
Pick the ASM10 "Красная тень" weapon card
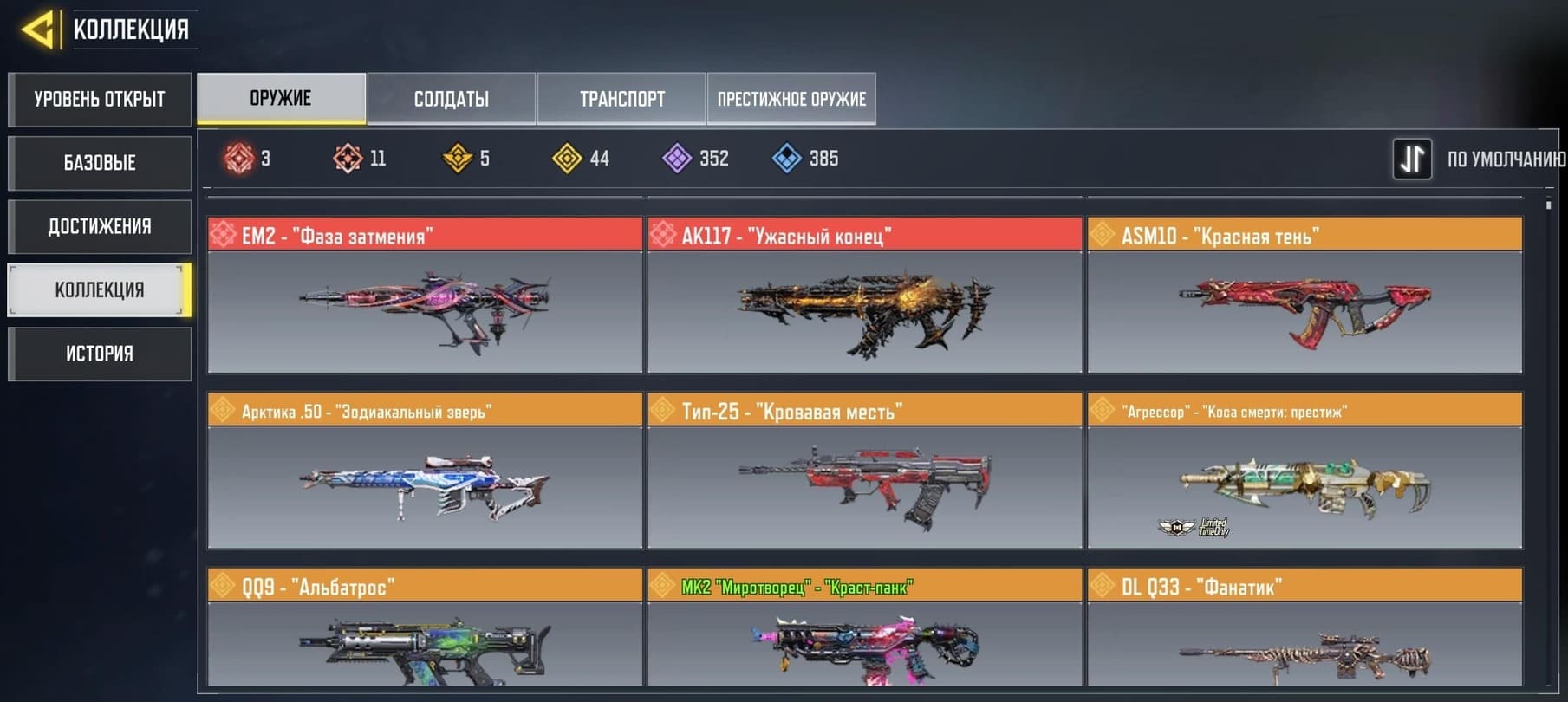tap(1304, 296)
